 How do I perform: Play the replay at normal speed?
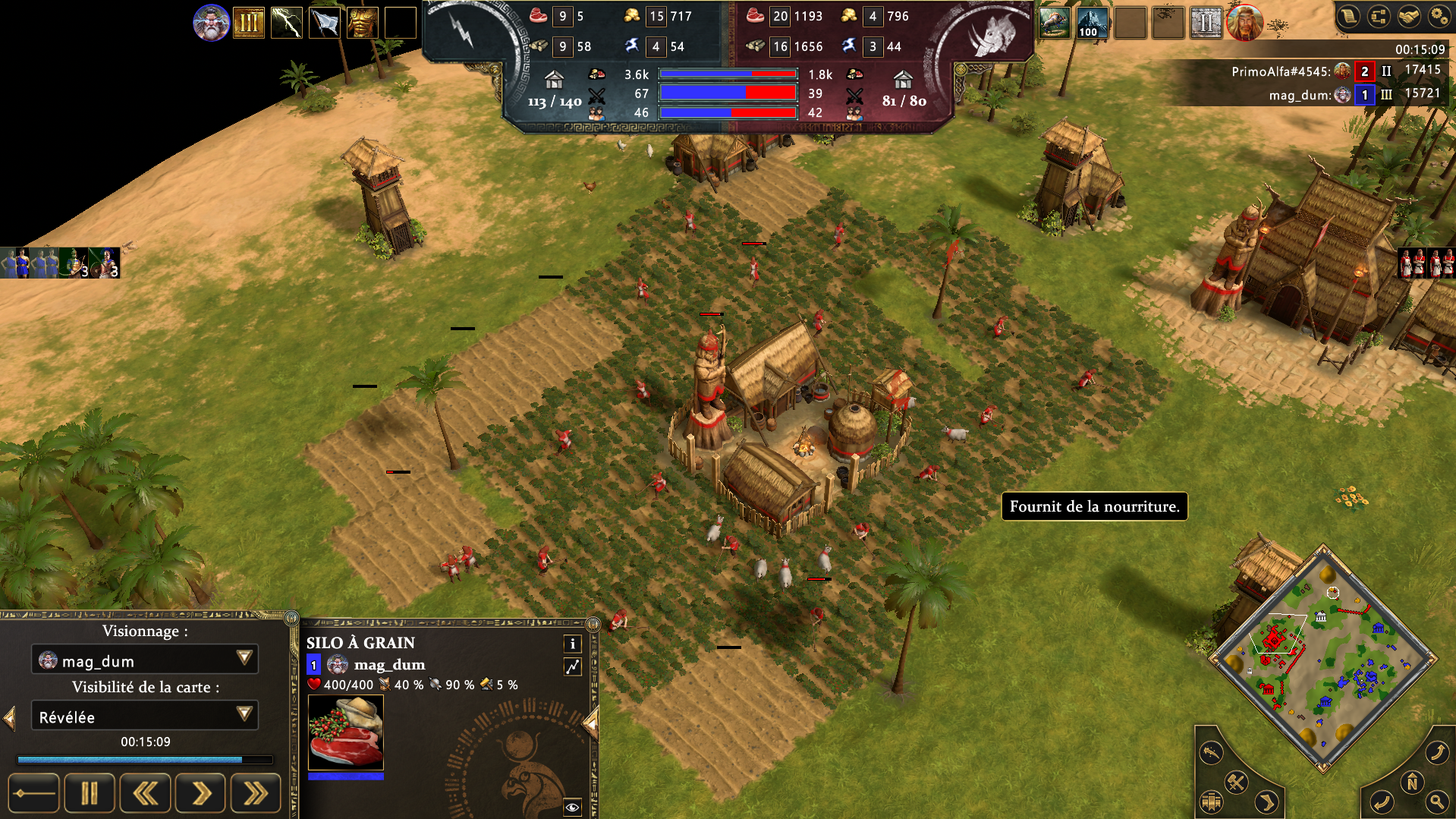point(200,794)
